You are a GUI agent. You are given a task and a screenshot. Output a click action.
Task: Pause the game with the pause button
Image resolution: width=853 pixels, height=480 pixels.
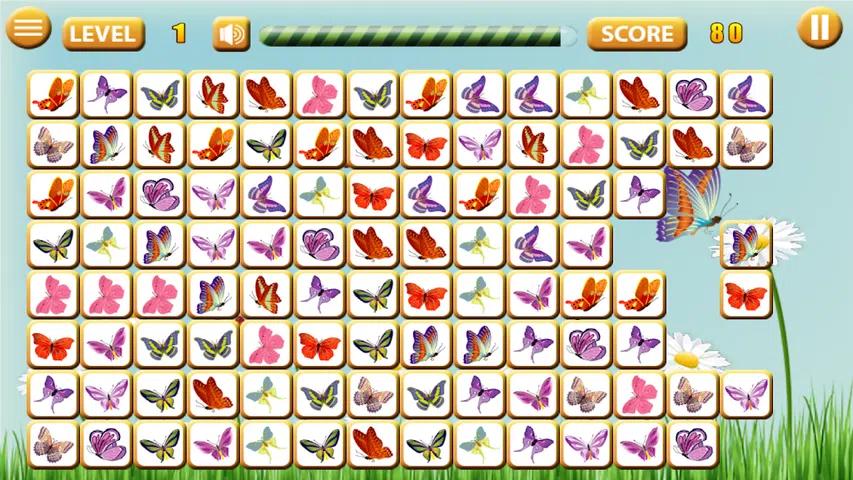[x=819, y=28]
